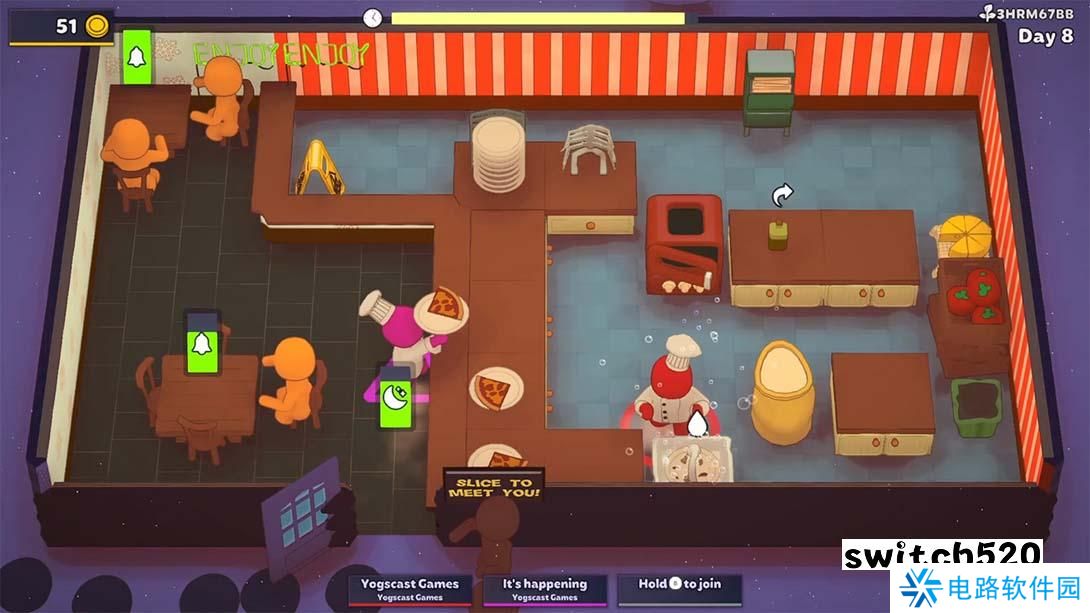Select the "It's happening" player card
The width and height of the screenshot is (1090, 613).
[544, 589]
